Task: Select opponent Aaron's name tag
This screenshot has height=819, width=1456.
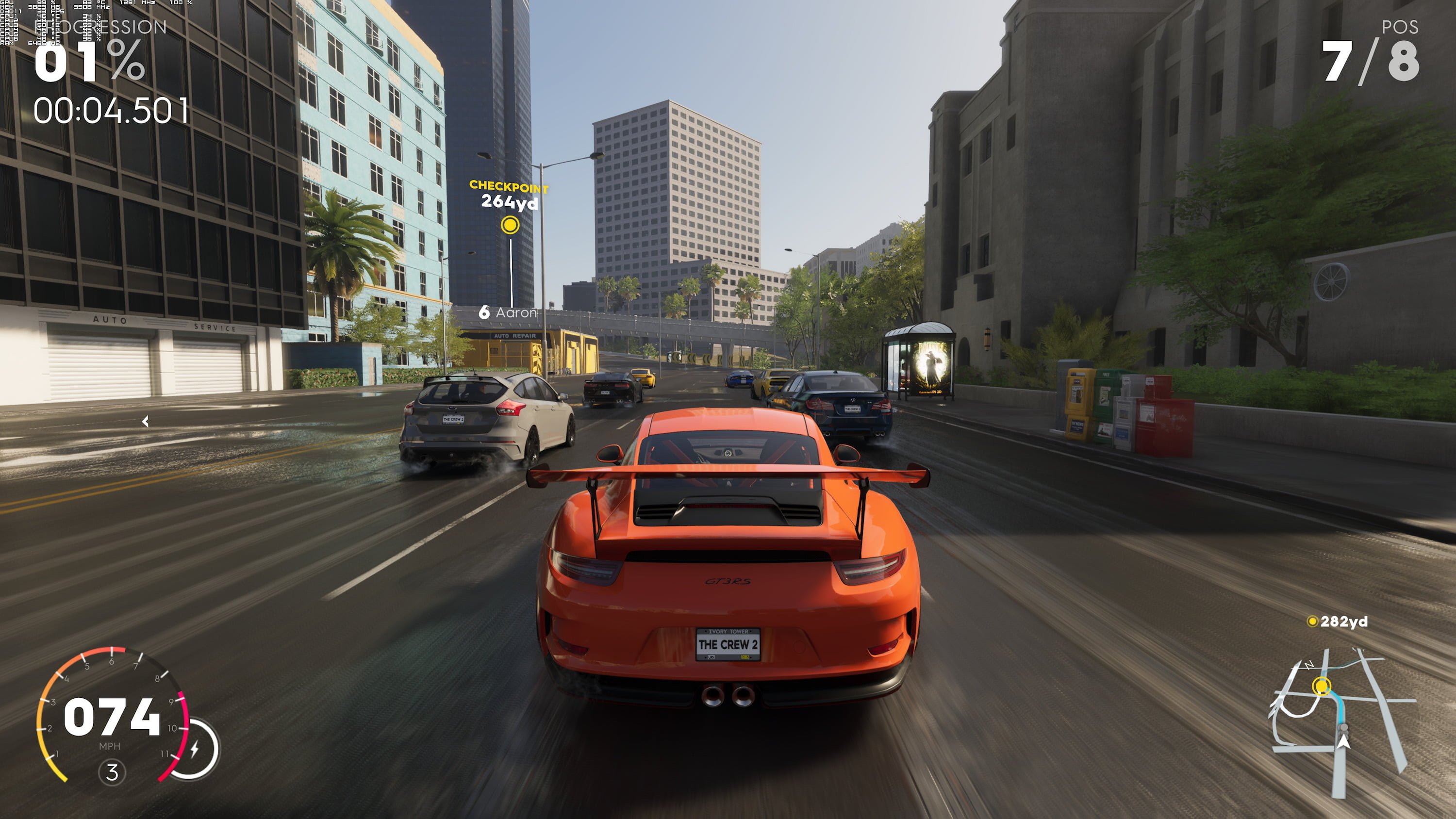Action: coord(508,312)
